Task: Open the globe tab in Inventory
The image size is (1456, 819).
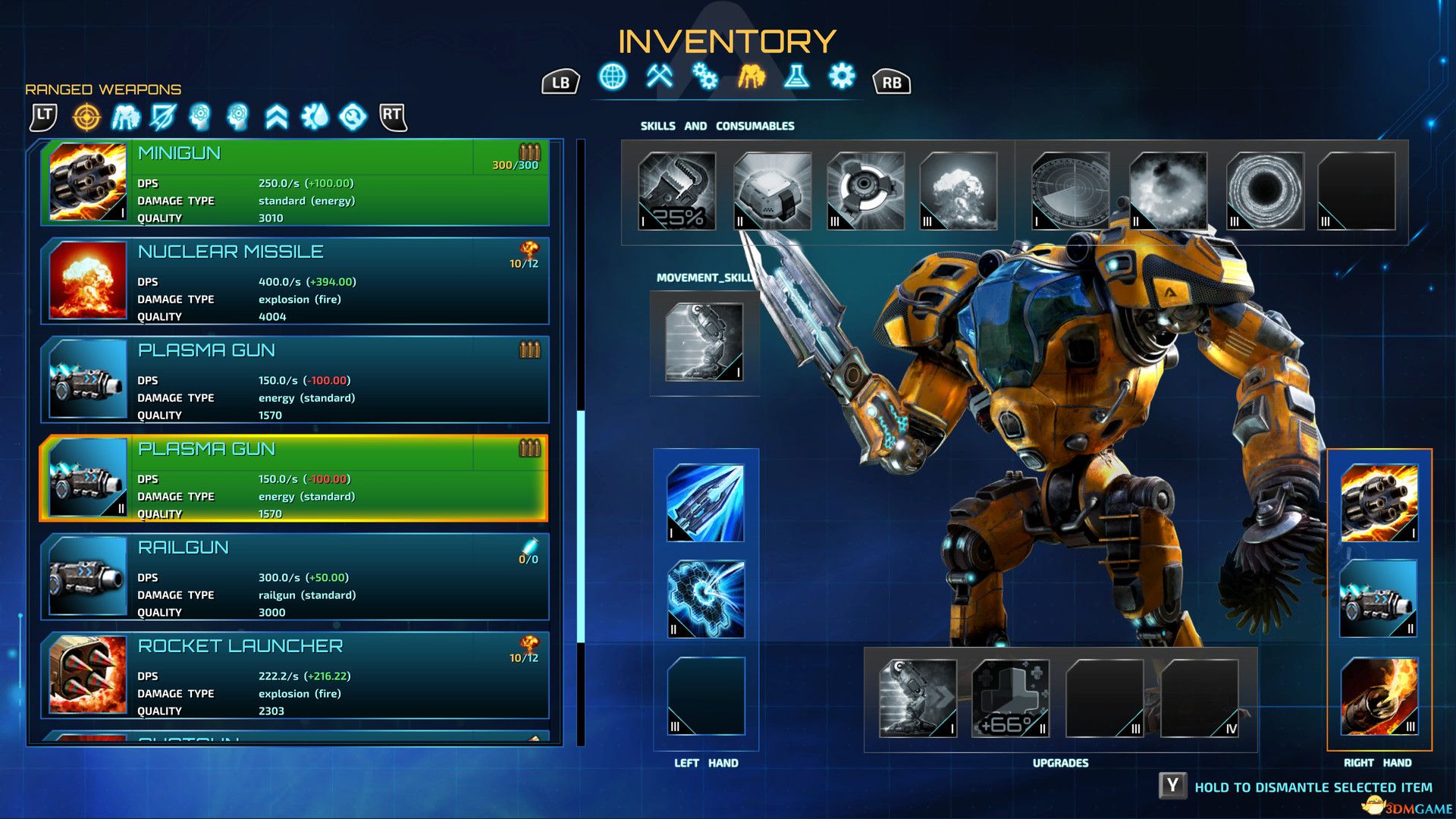Action: (x=613, y=77)
